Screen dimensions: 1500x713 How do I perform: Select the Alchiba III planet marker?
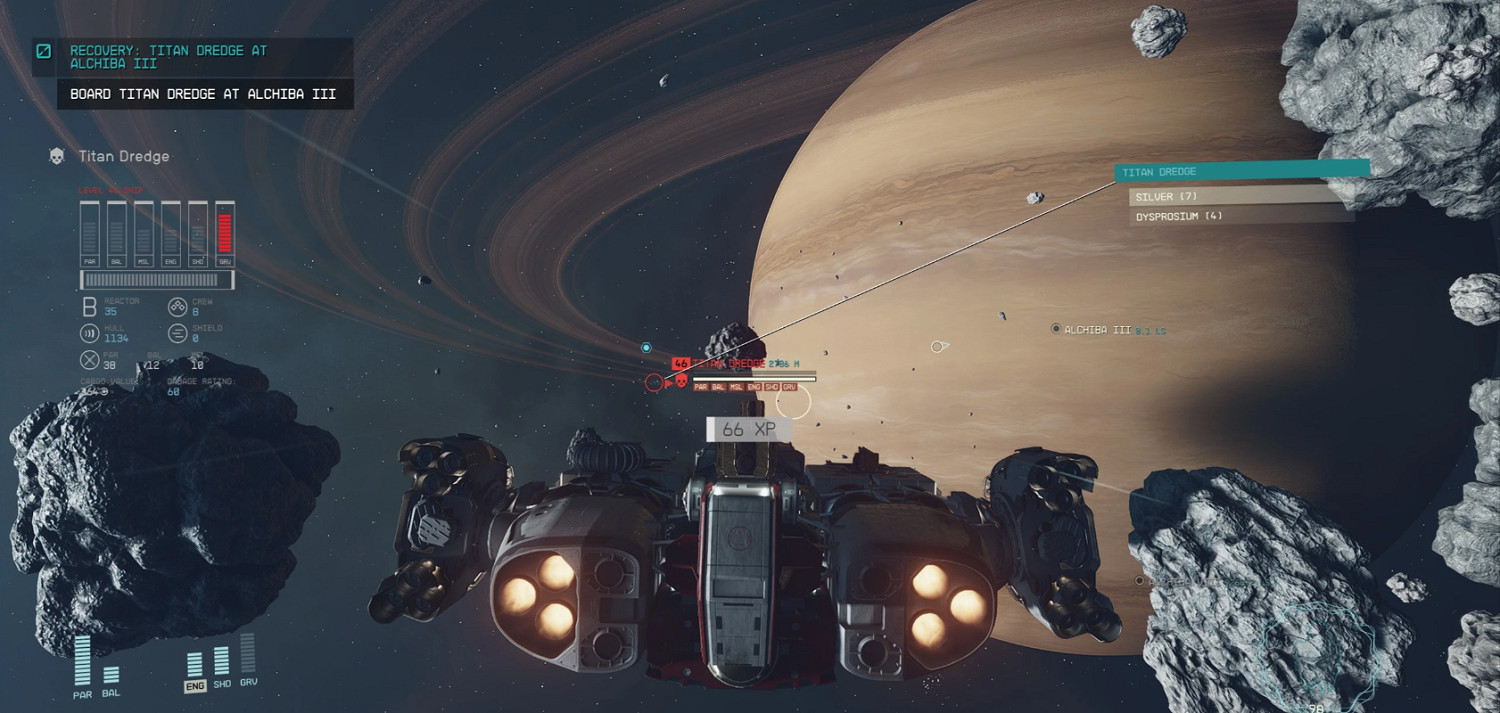pyautogui.click(x=1056, y=329)
